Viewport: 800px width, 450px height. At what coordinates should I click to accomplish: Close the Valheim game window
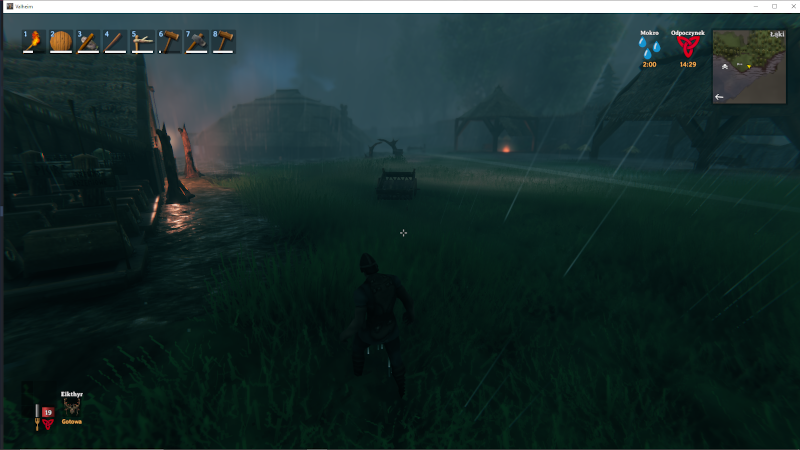(x=788, y=6)
